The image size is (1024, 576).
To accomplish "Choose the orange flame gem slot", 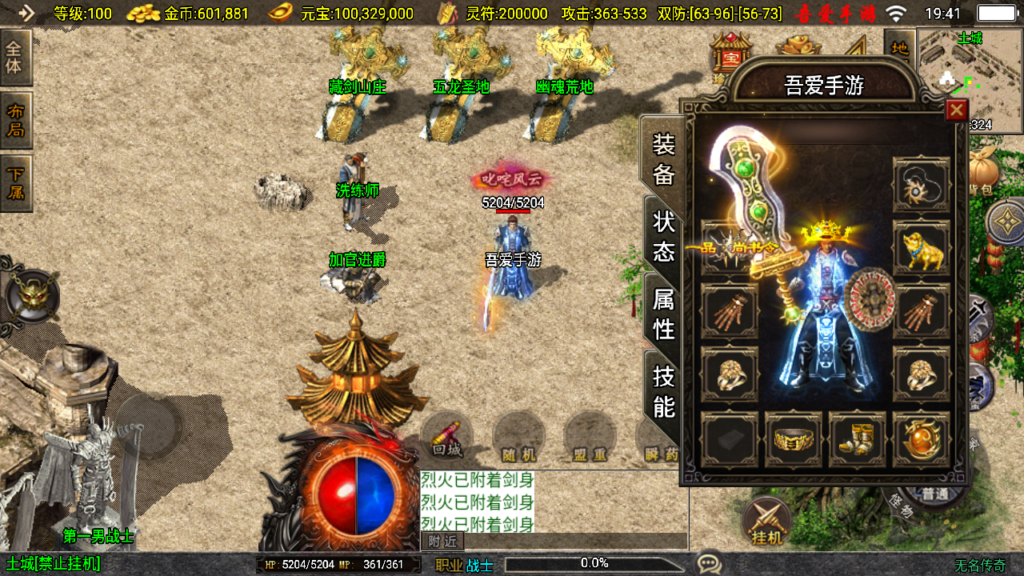I will (921, 439).
